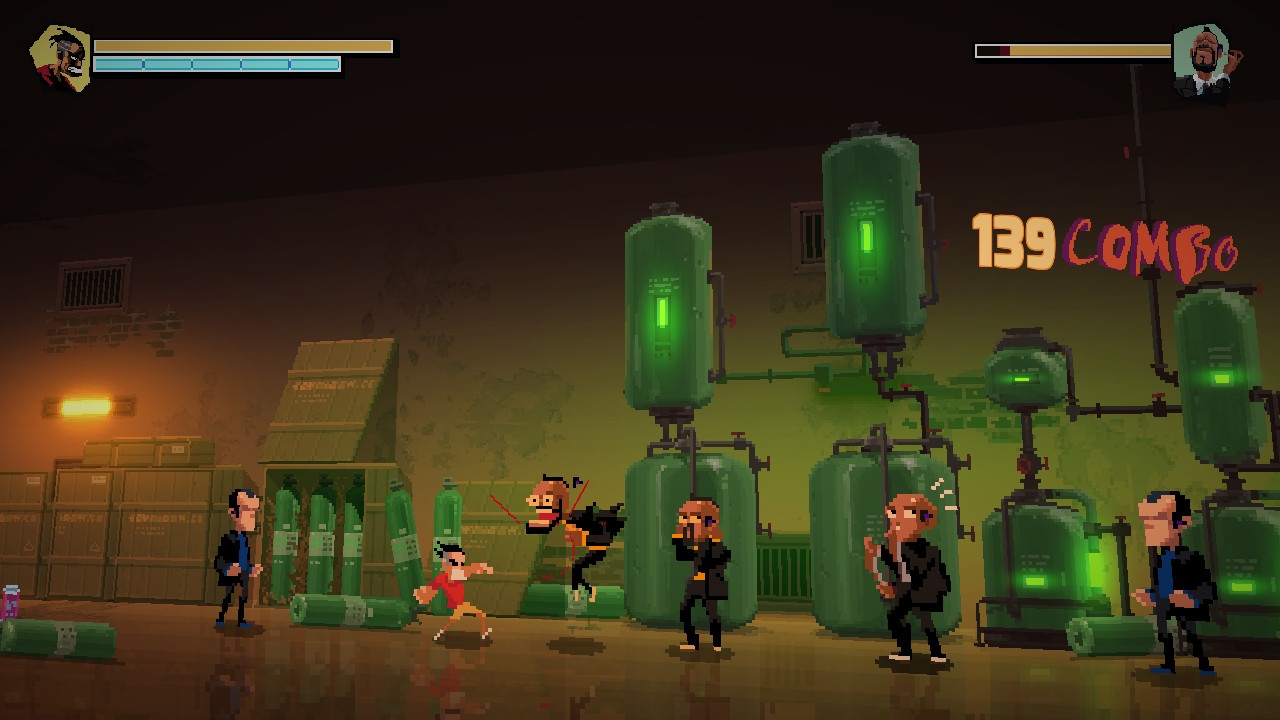1280x720 pixels.
Task: Select the bearded boss portrait
Action: pos(1202,61)
